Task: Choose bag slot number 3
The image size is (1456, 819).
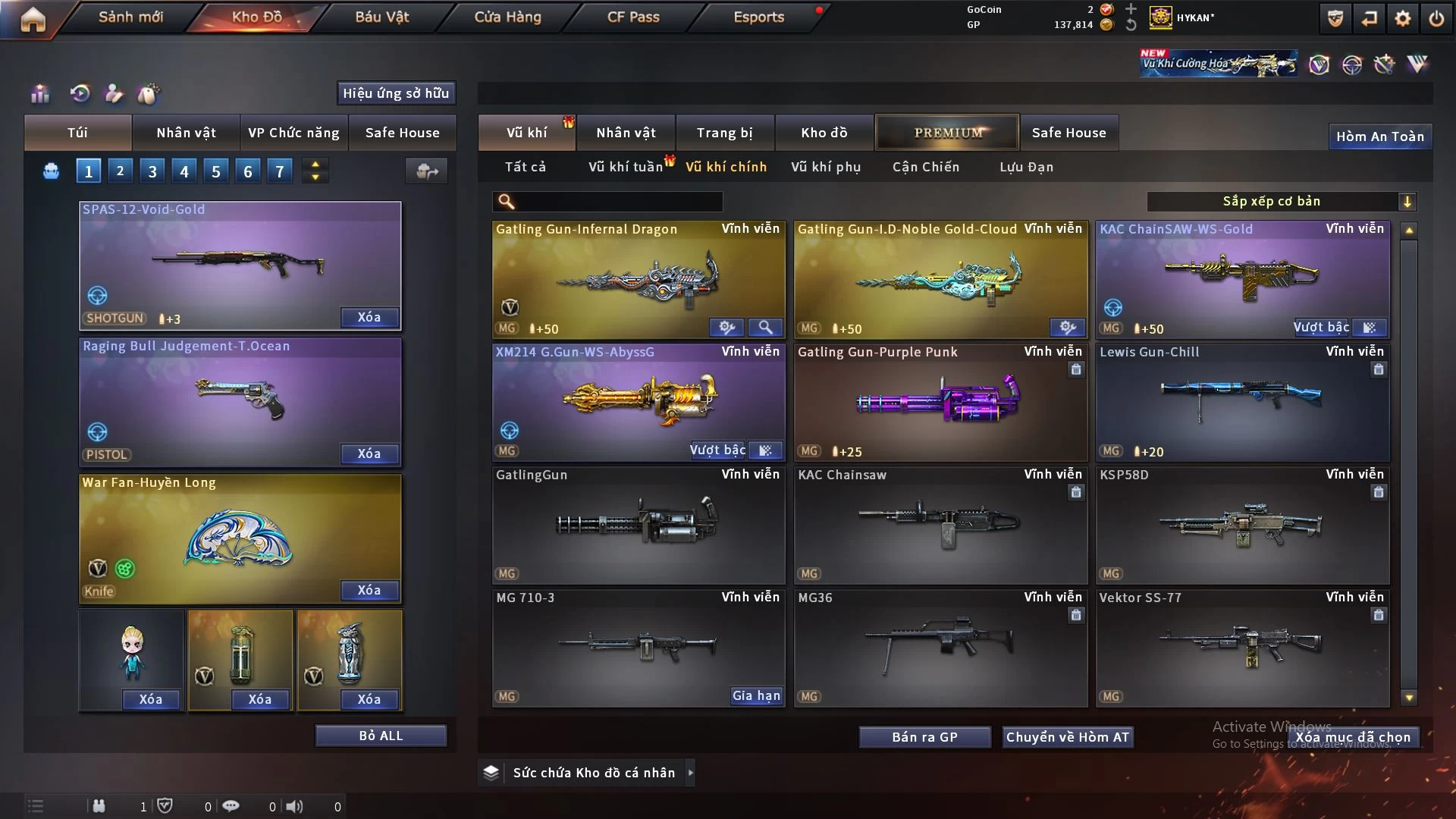Action: click(152, 171)
